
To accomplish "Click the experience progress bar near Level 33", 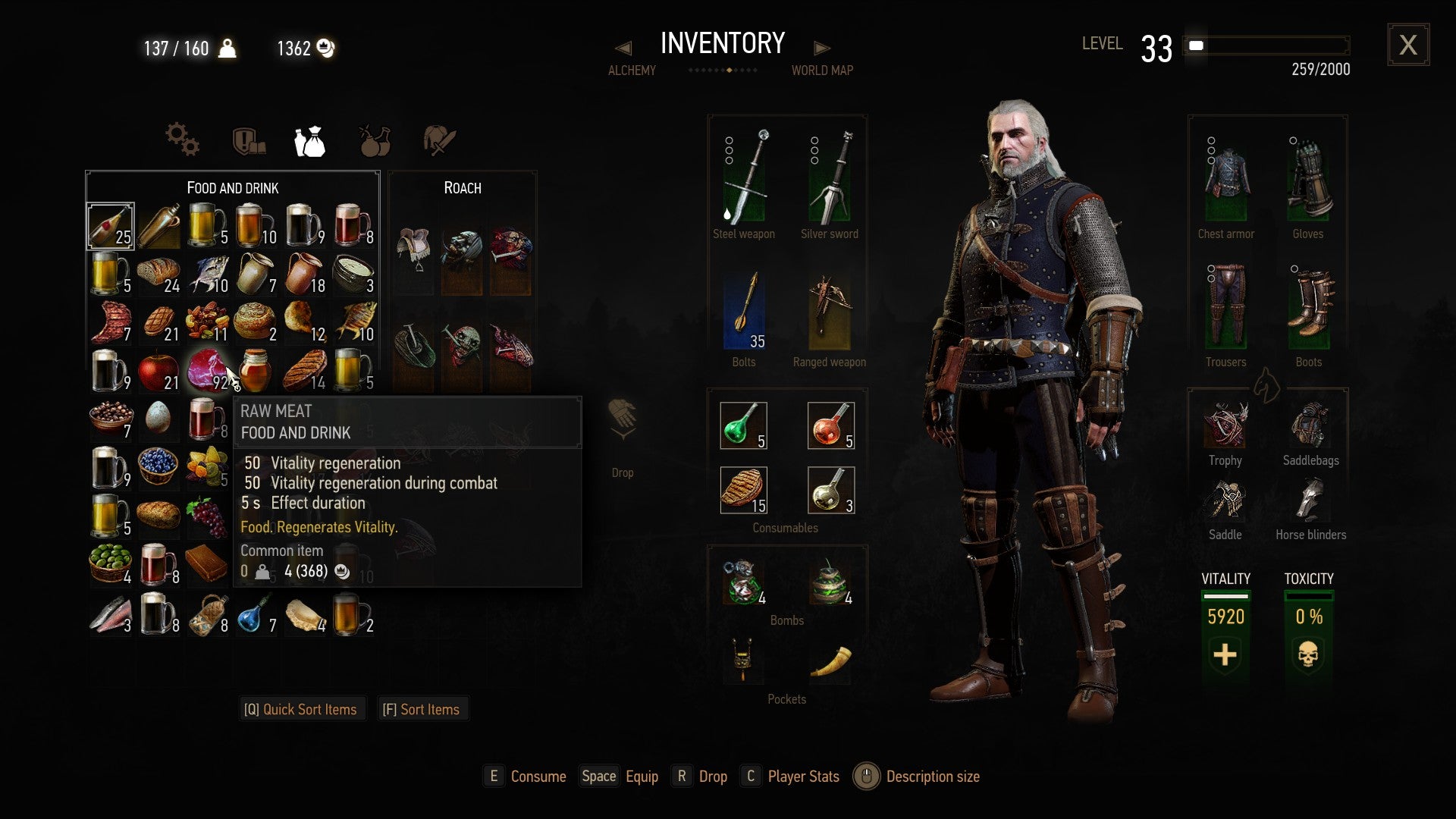I will 1266,46.
